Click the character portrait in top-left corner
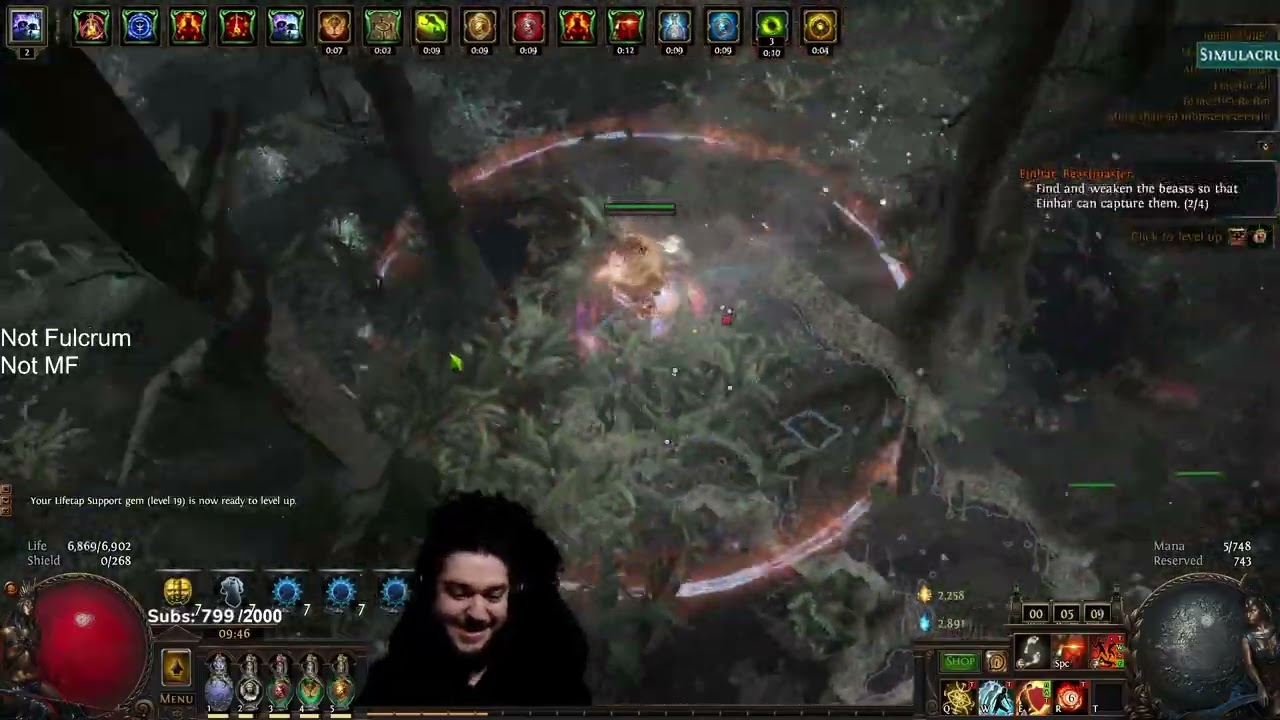Image resolution: width=1280 pixels, height=720 pixels. [26, 26]
